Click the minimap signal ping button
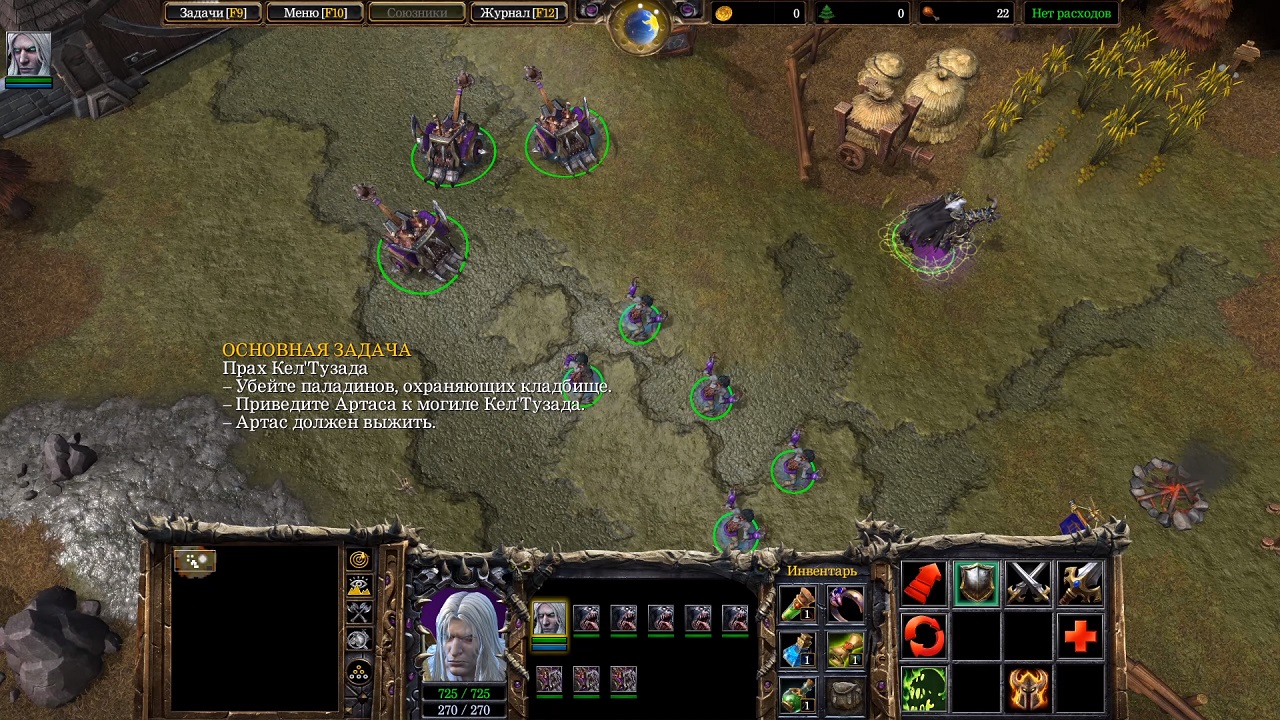Image resolution: width=1280 pixels, height=720 pixels. pyautogui.click(x=359, y=560)
